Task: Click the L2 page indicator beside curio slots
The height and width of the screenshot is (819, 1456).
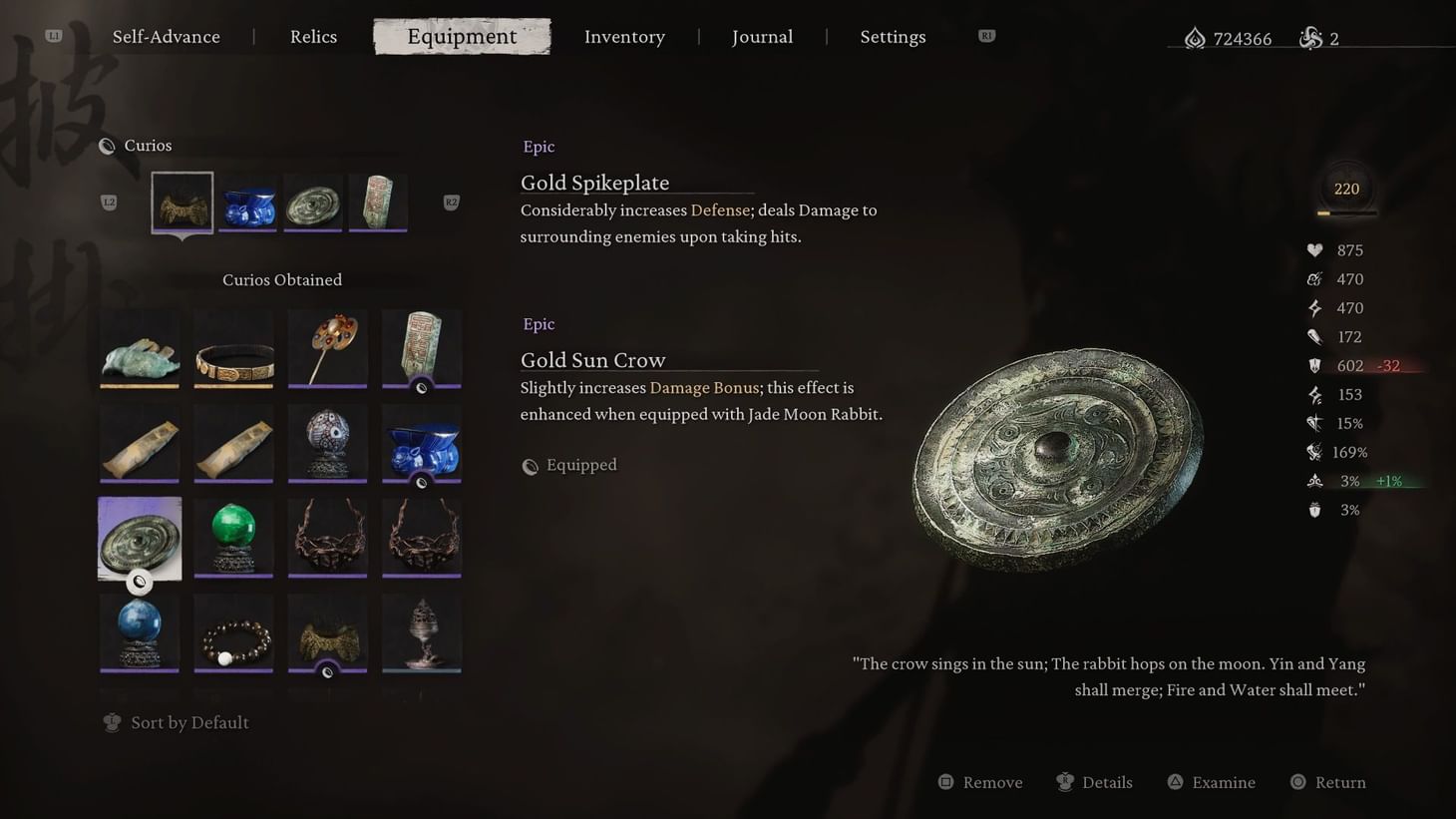Action: coord(110,202)
